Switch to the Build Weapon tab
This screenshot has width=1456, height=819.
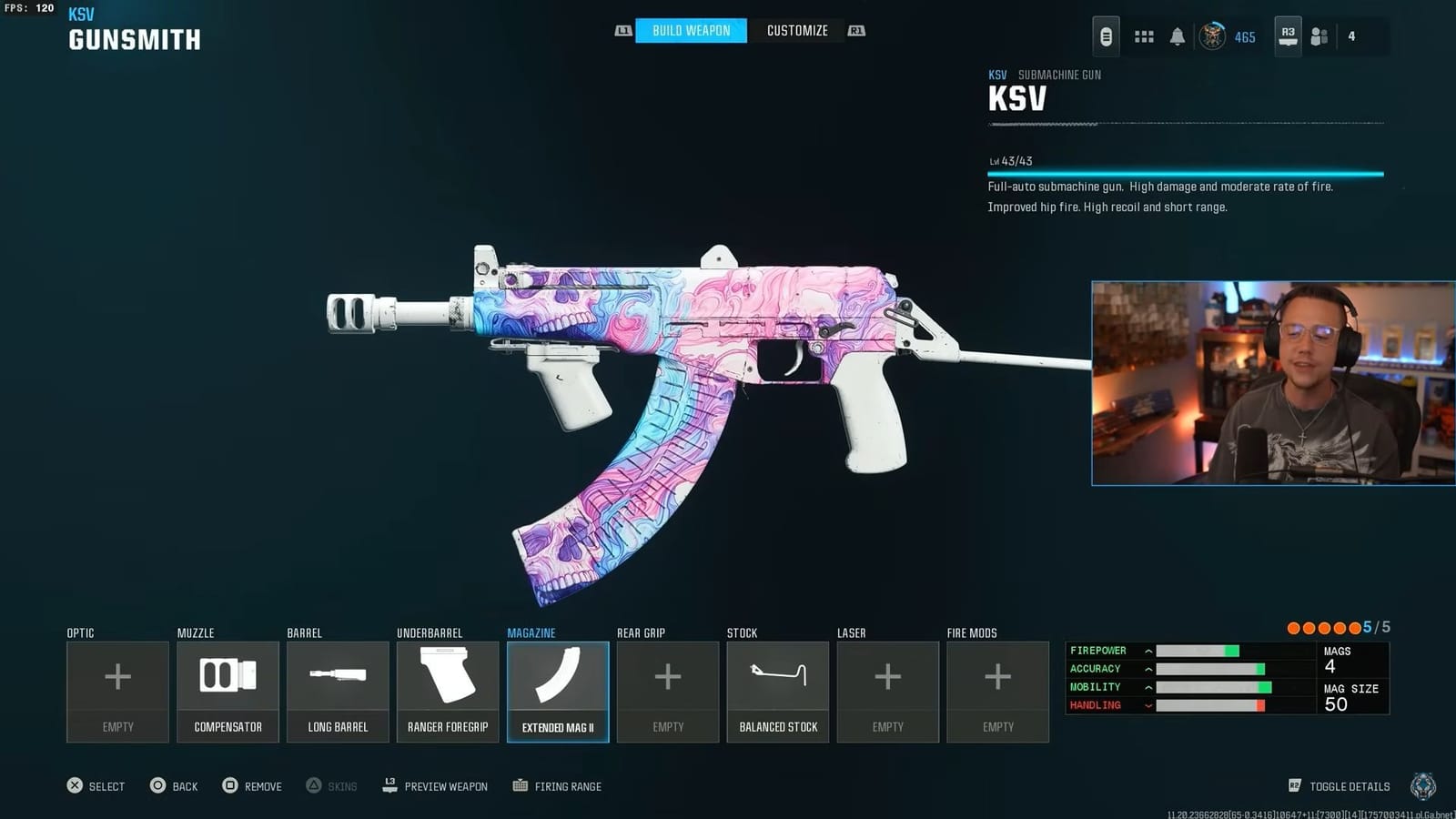coord(690,30)
